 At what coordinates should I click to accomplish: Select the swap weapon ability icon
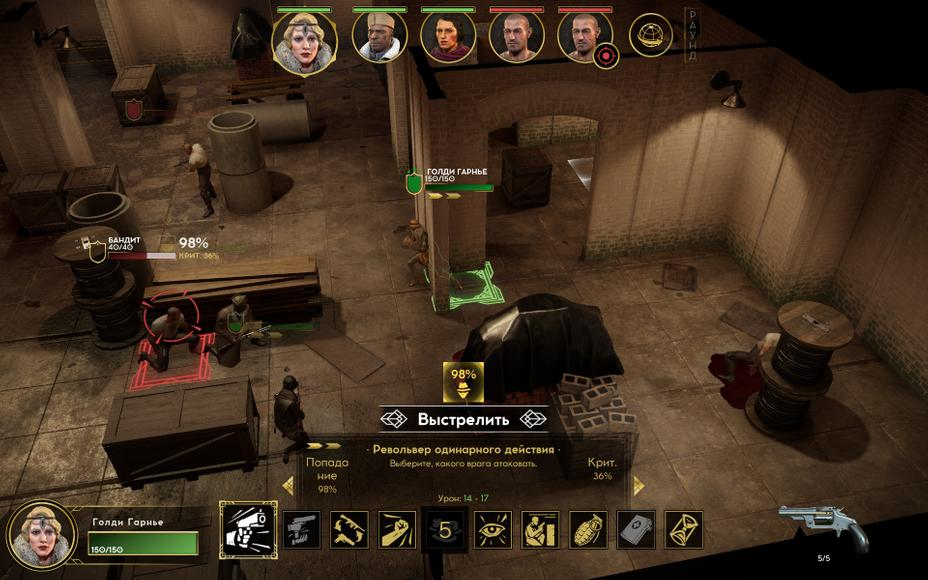coord(349,530)
